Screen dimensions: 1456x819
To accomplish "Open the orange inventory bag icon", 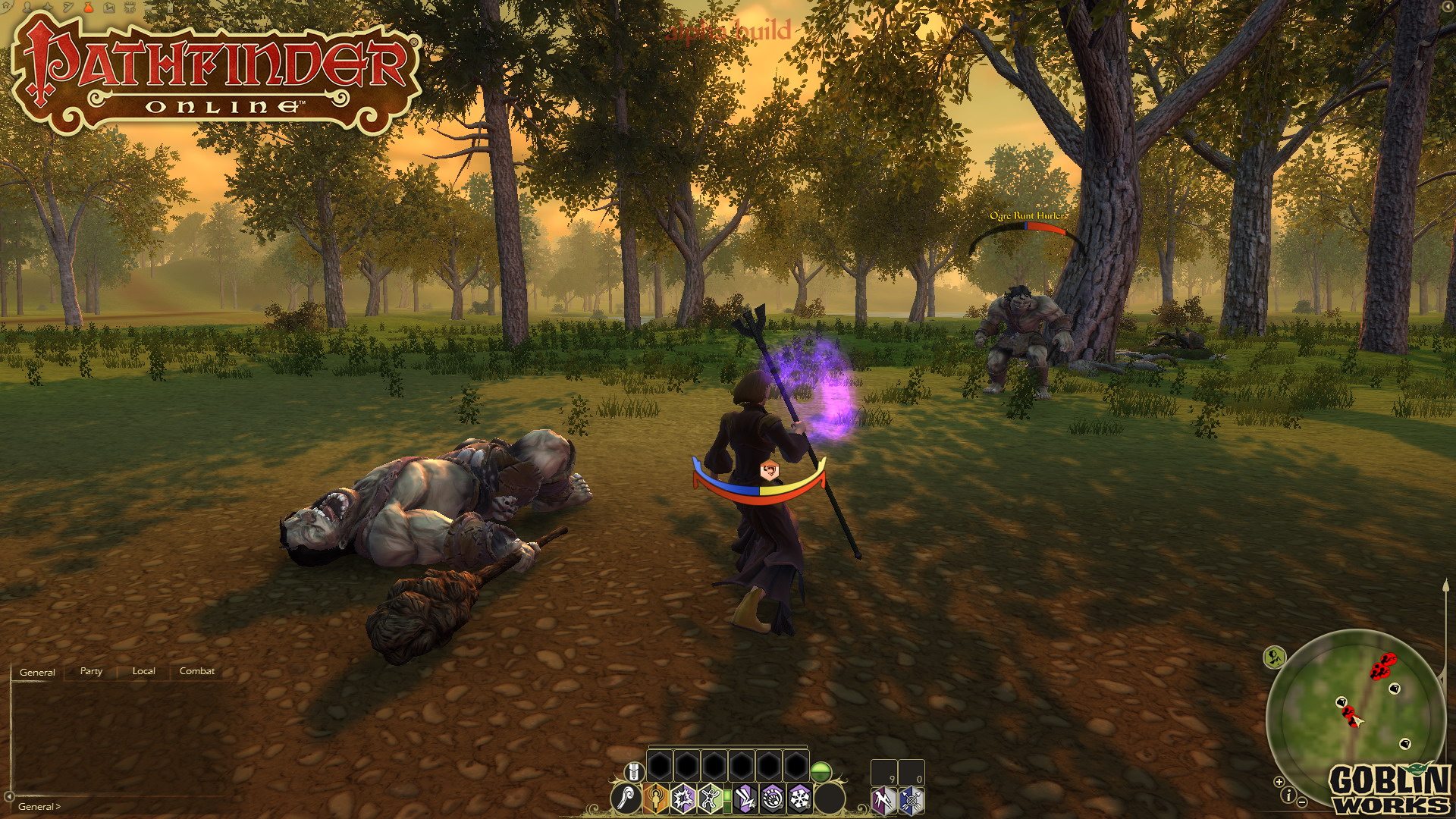I will tap(89, 8).
